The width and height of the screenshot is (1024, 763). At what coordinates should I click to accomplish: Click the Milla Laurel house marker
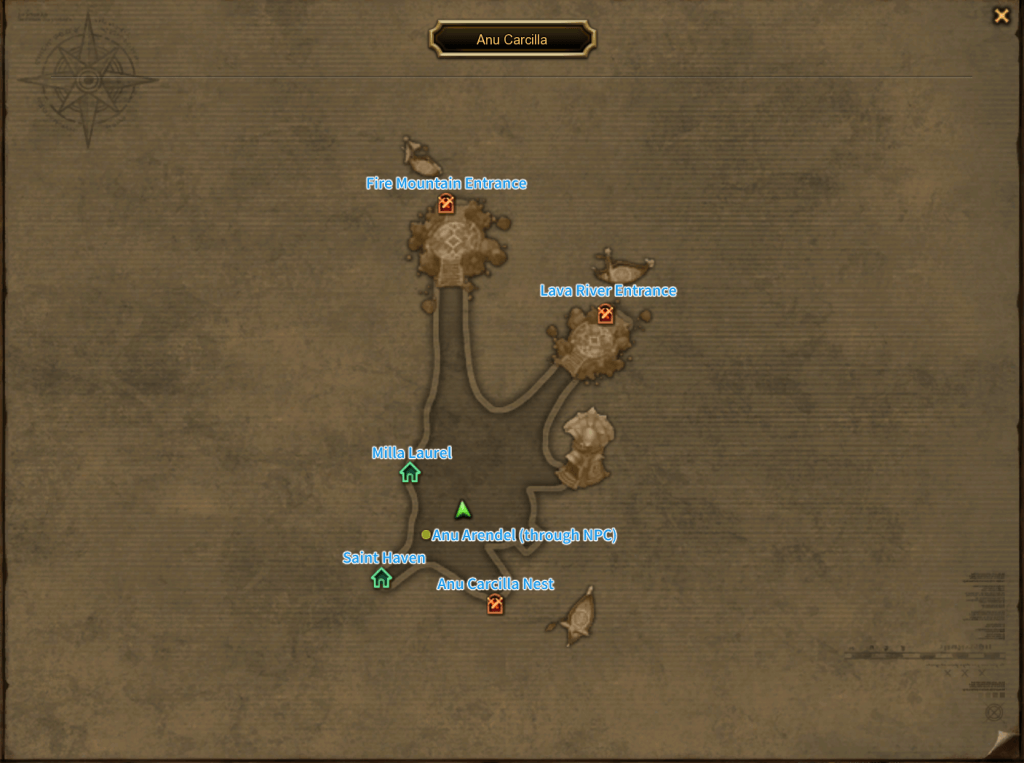click(x=410, y=473)
